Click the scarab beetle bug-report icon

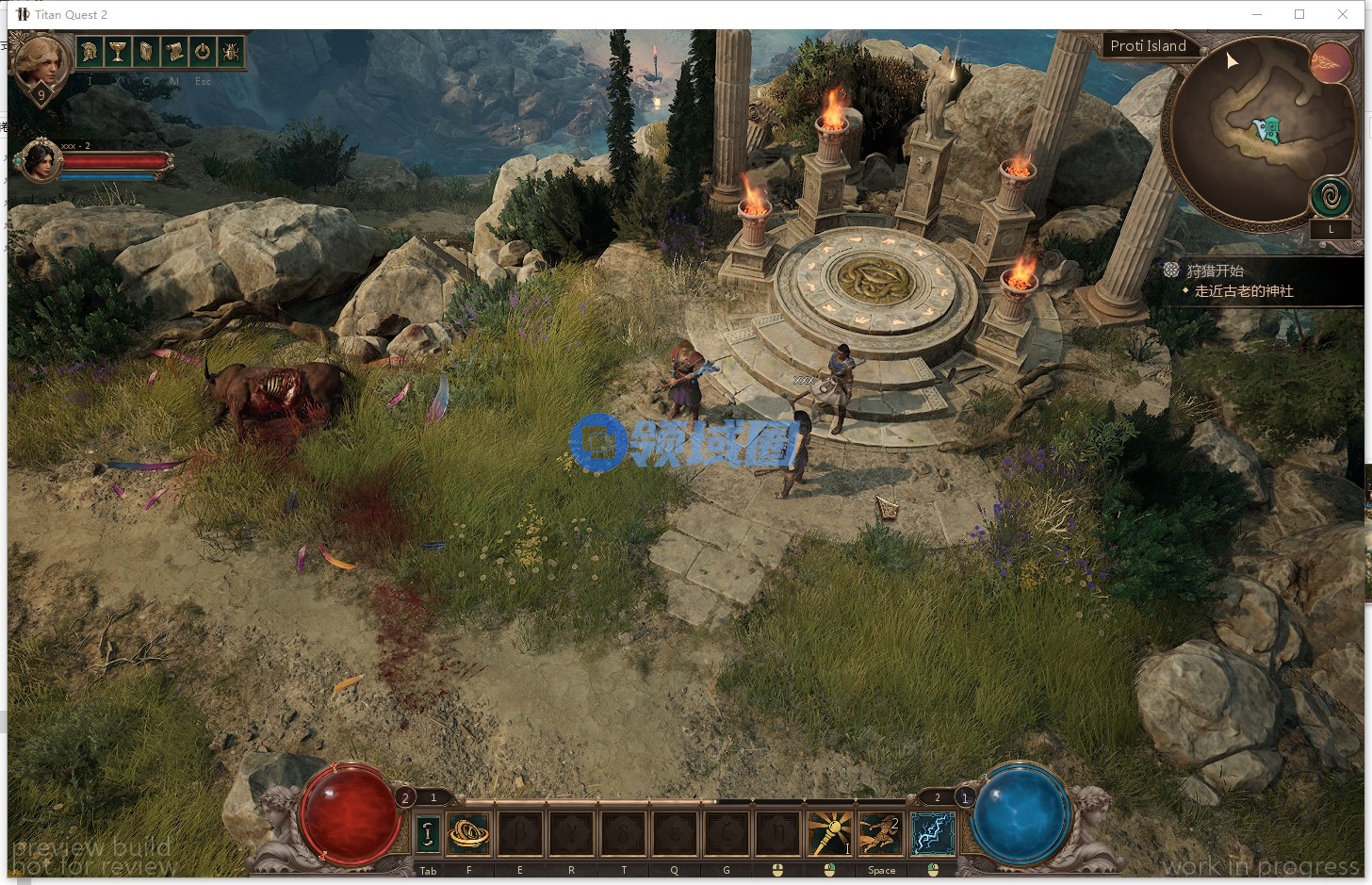point(231,52)
